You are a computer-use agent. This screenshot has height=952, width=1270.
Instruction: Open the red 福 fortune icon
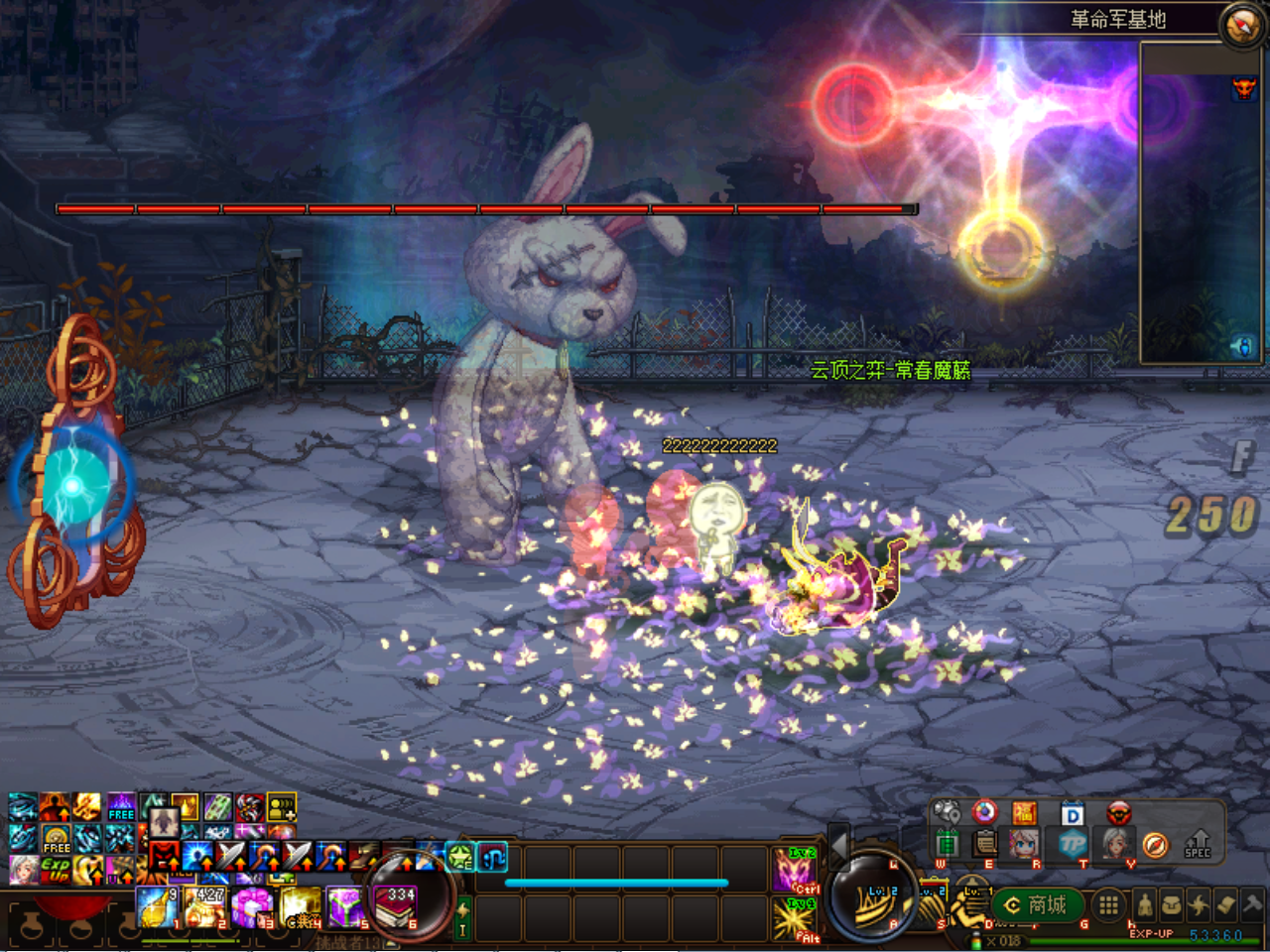(1025, 814)
